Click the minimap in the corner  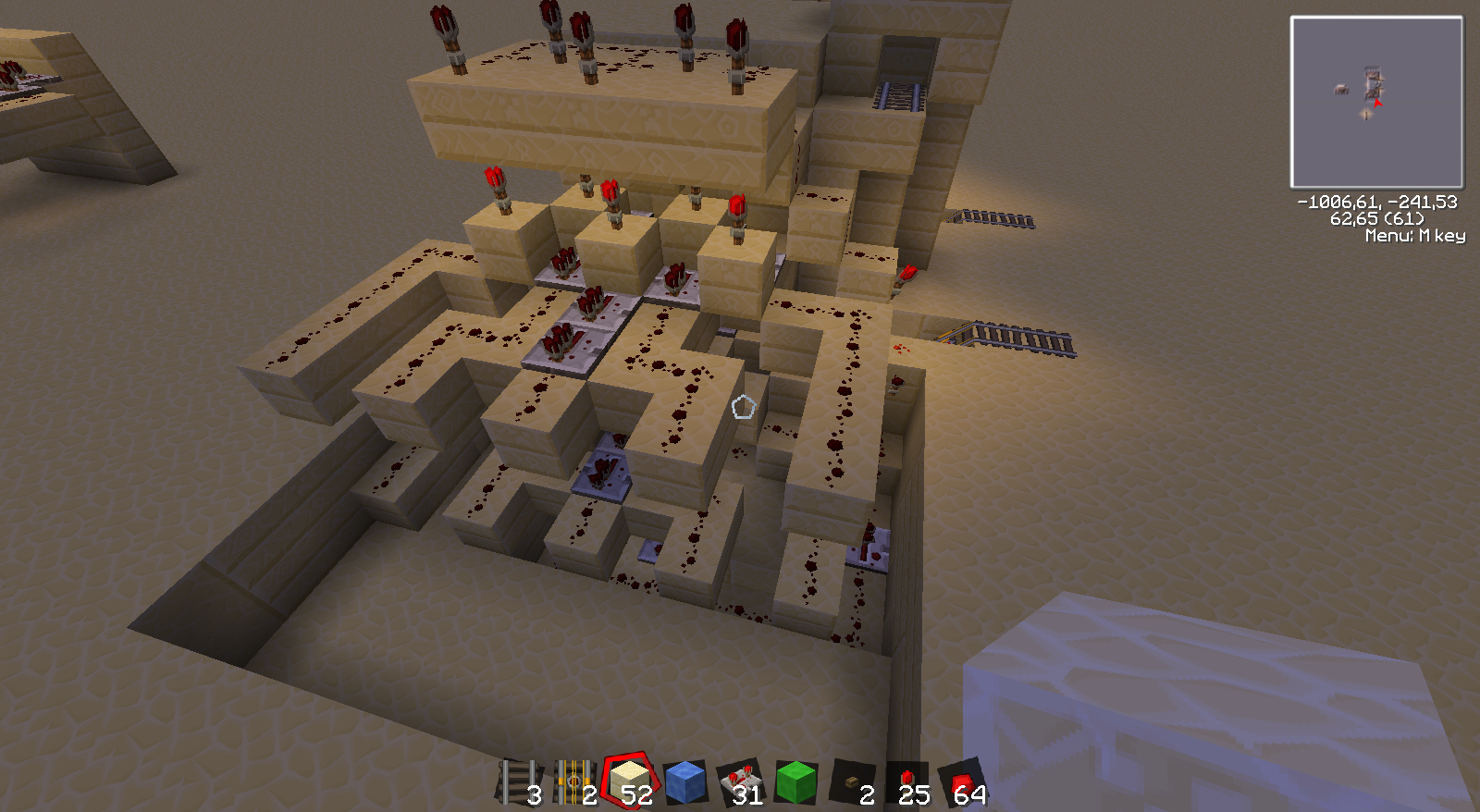(1376, 102)
